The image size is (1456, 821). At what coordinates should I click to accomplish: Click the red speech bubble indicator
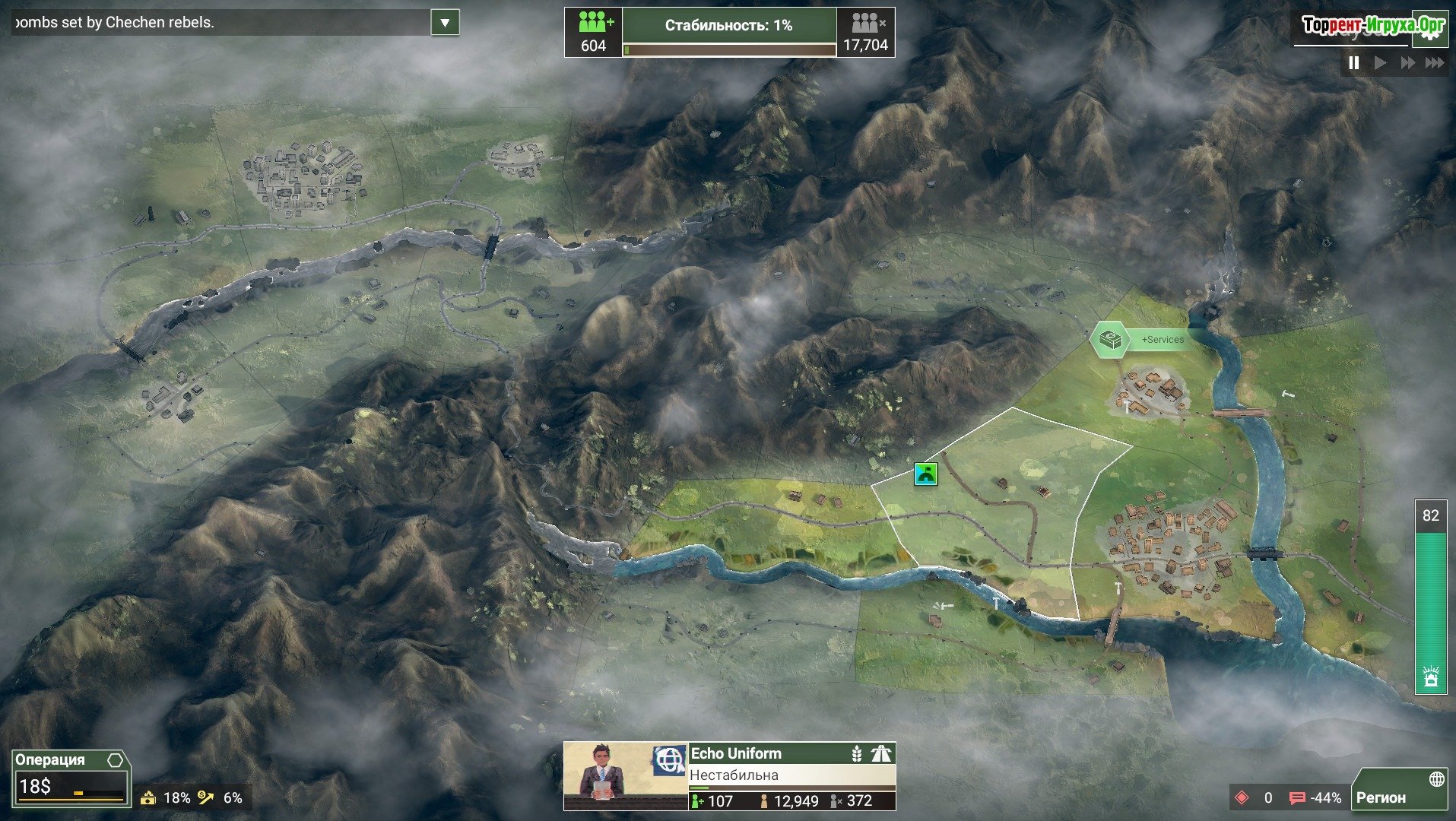[1297, 797]
